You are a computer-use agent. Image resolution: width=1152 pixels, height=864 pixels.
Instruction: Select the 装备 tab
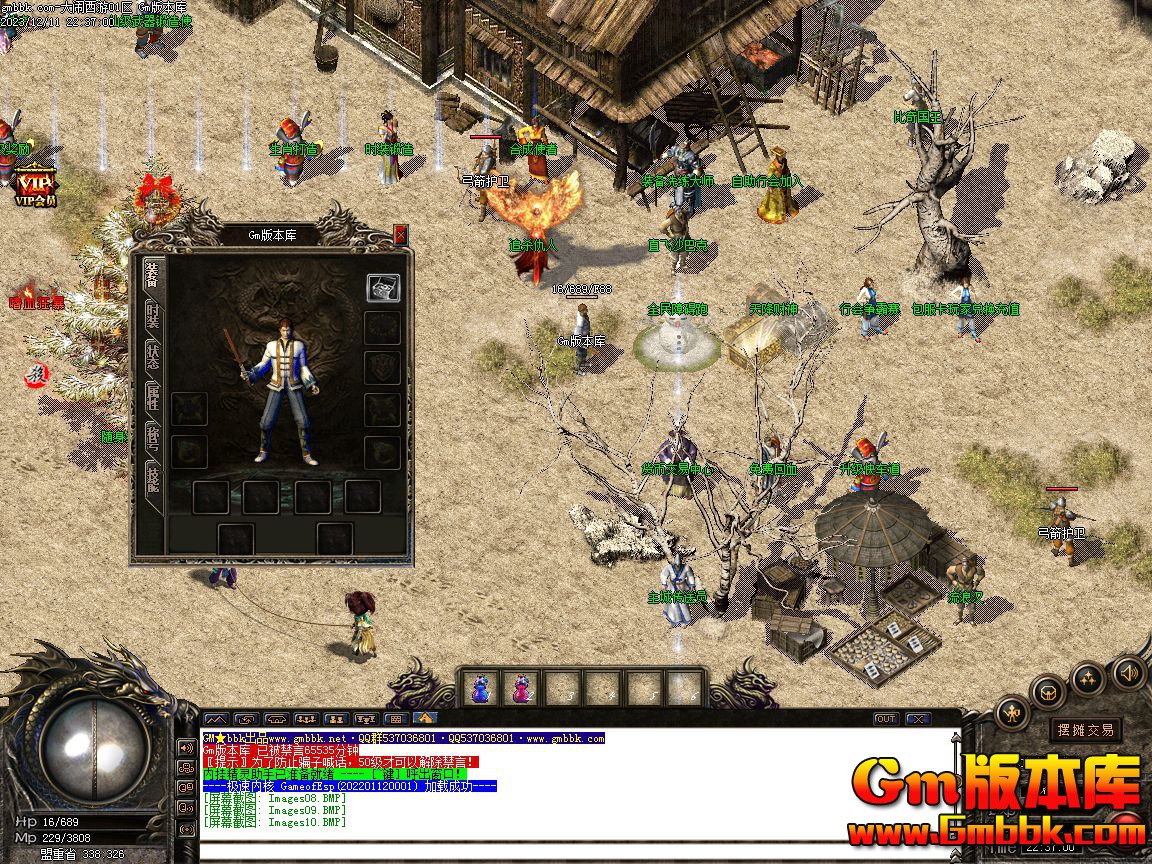(152, 275)
